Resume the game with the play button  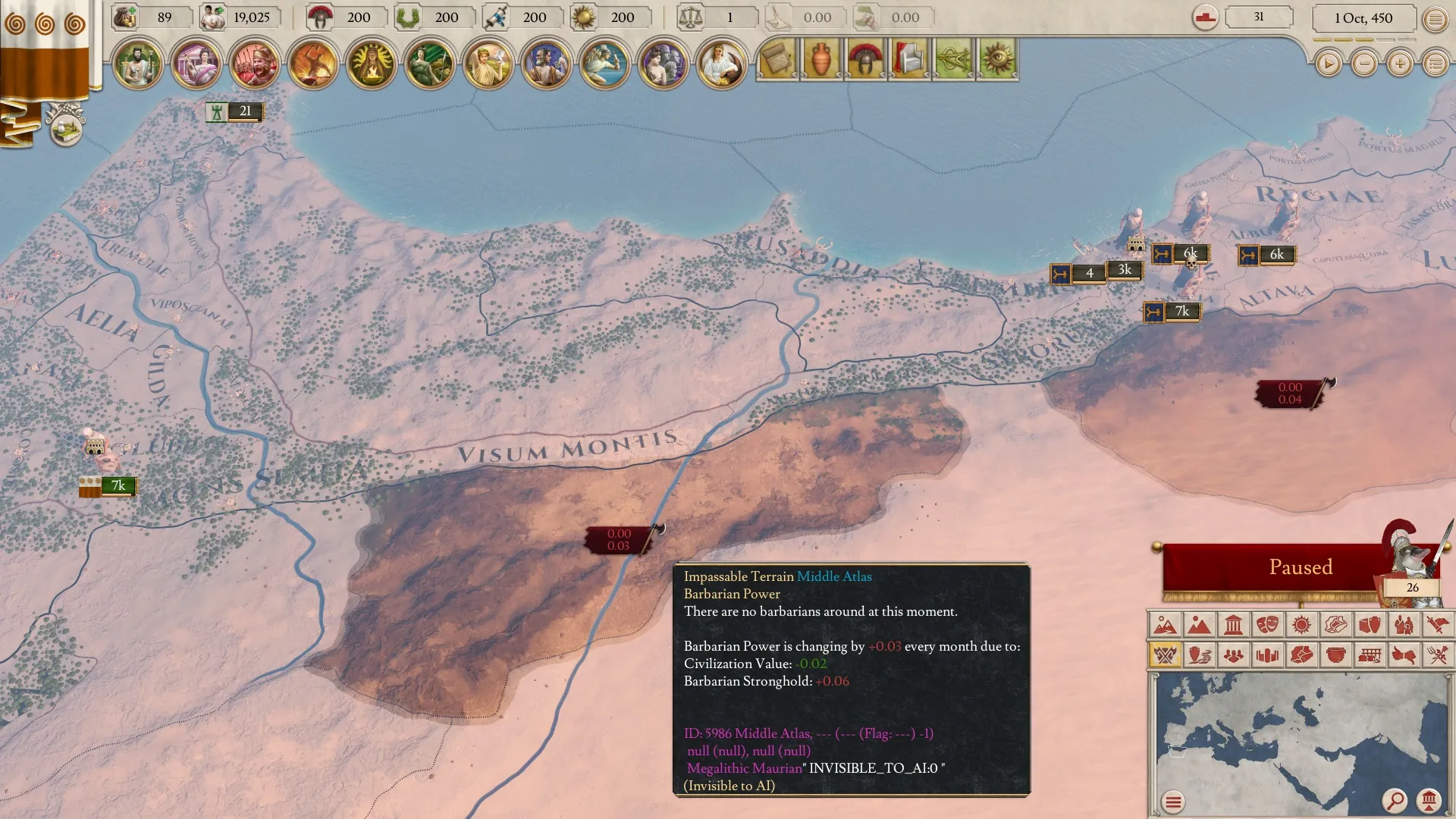(x=1328, y=64)
